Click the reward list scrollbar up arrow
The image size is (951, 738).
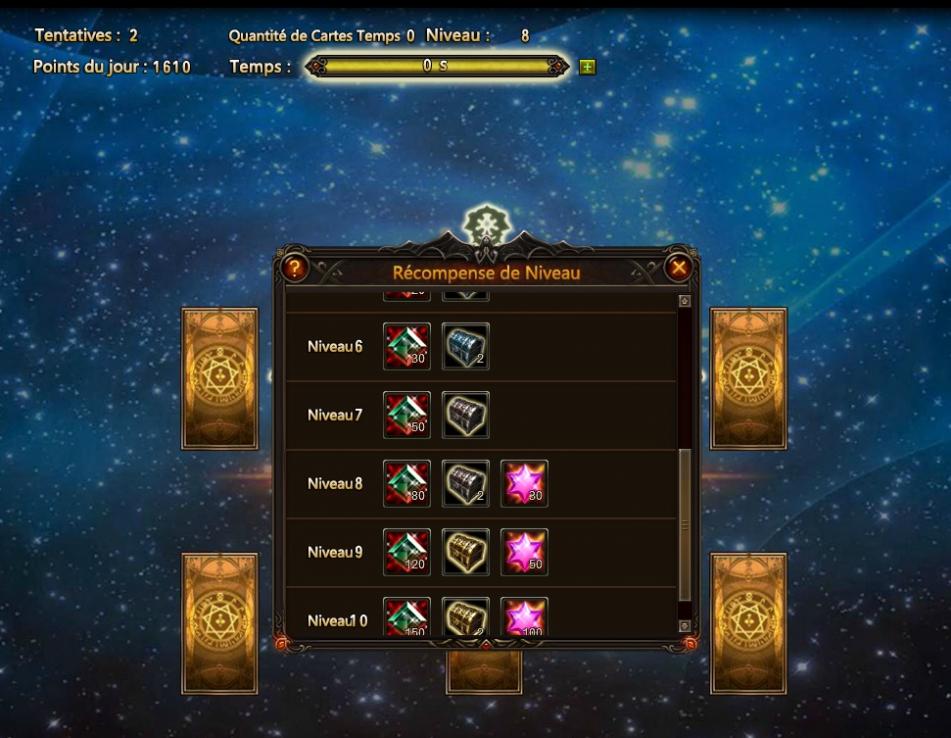pyautogui.click(x=685, y=300)
